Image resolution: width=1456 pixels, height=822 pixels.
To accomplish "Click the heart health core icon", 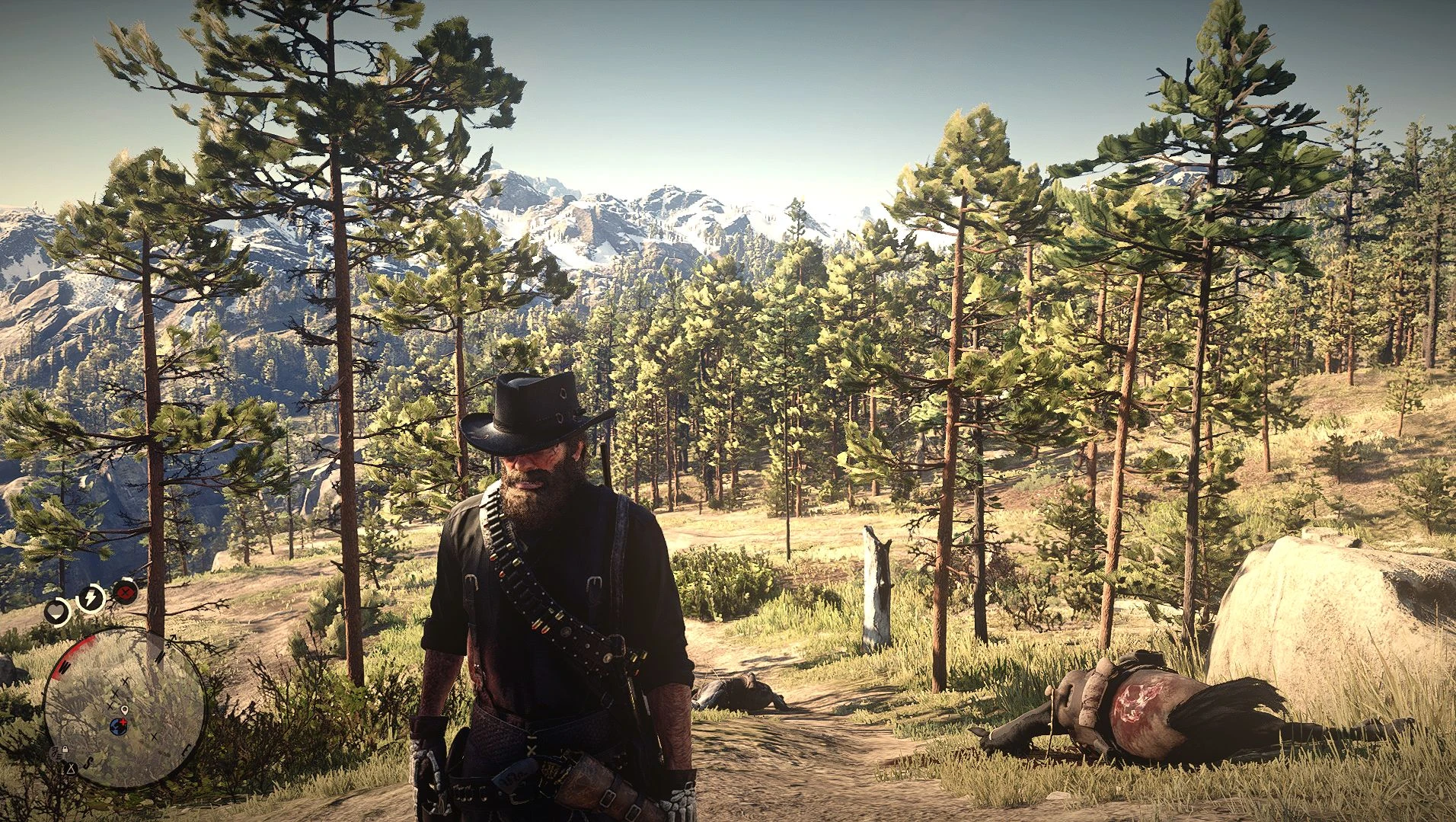I will point(57,611).
